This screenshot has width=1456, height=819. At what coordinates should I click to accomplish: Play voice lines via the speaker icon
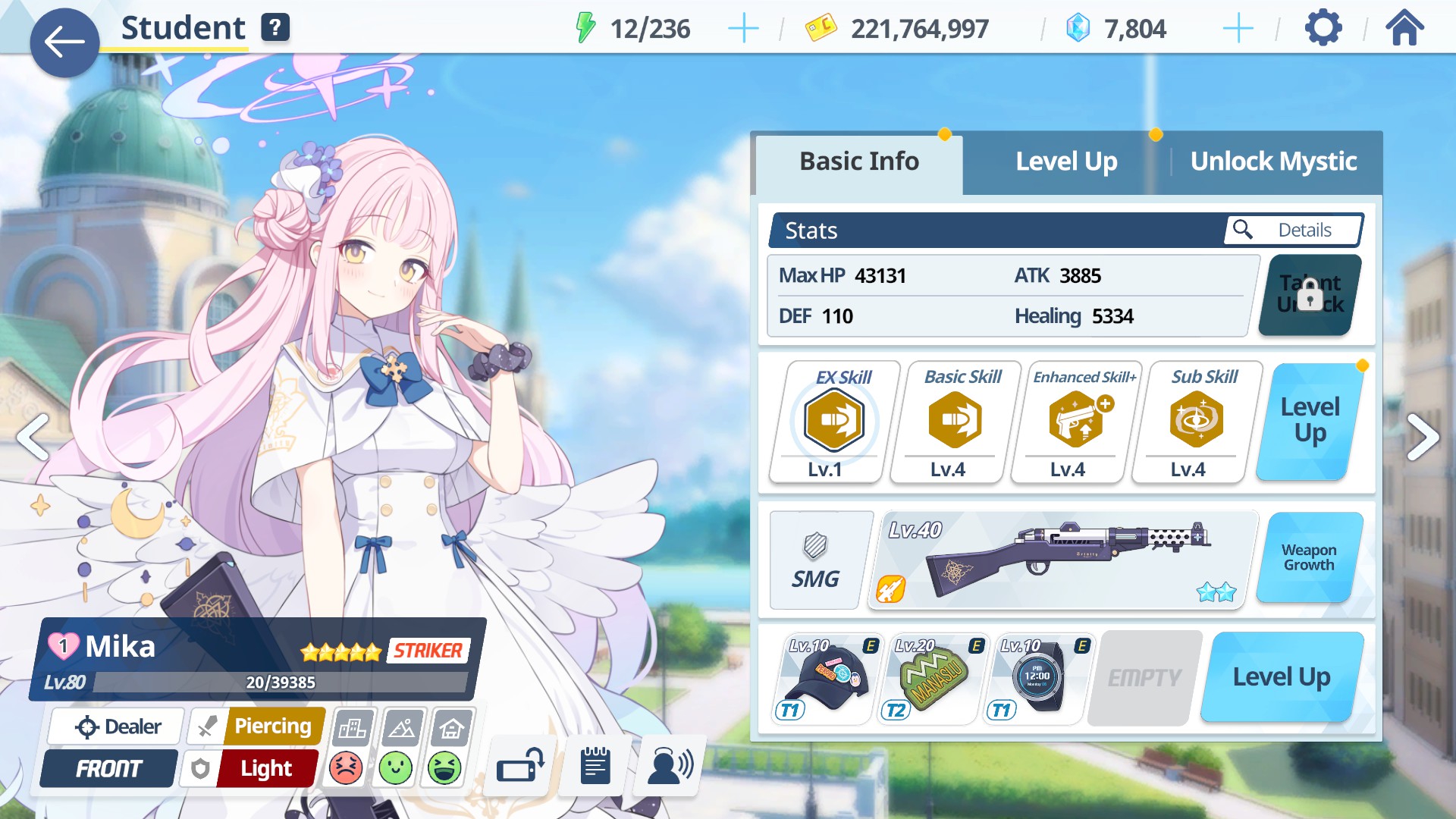670,766
